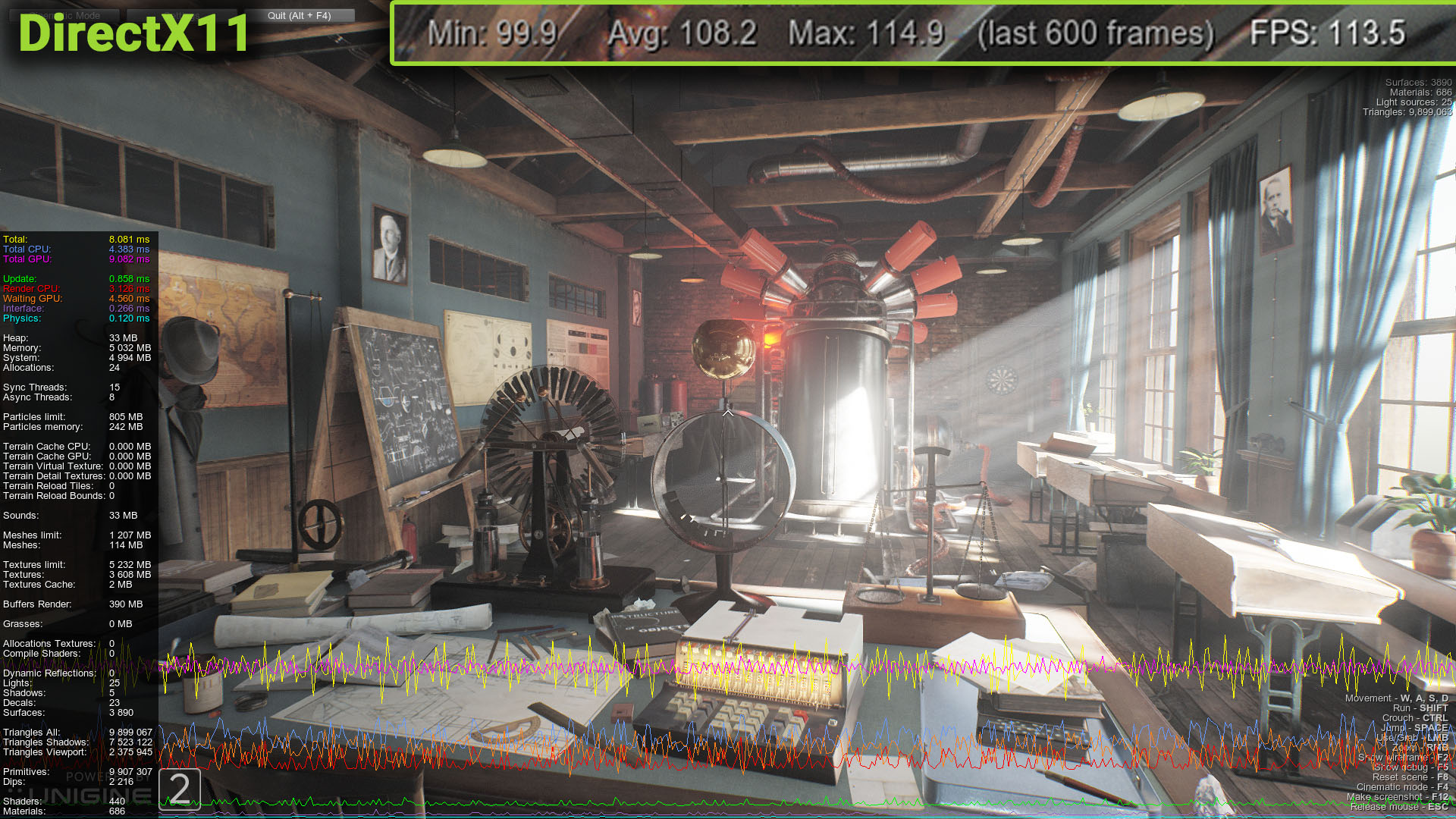
Task: Click the Quit (Alt + F4) button
Action: 300,15
